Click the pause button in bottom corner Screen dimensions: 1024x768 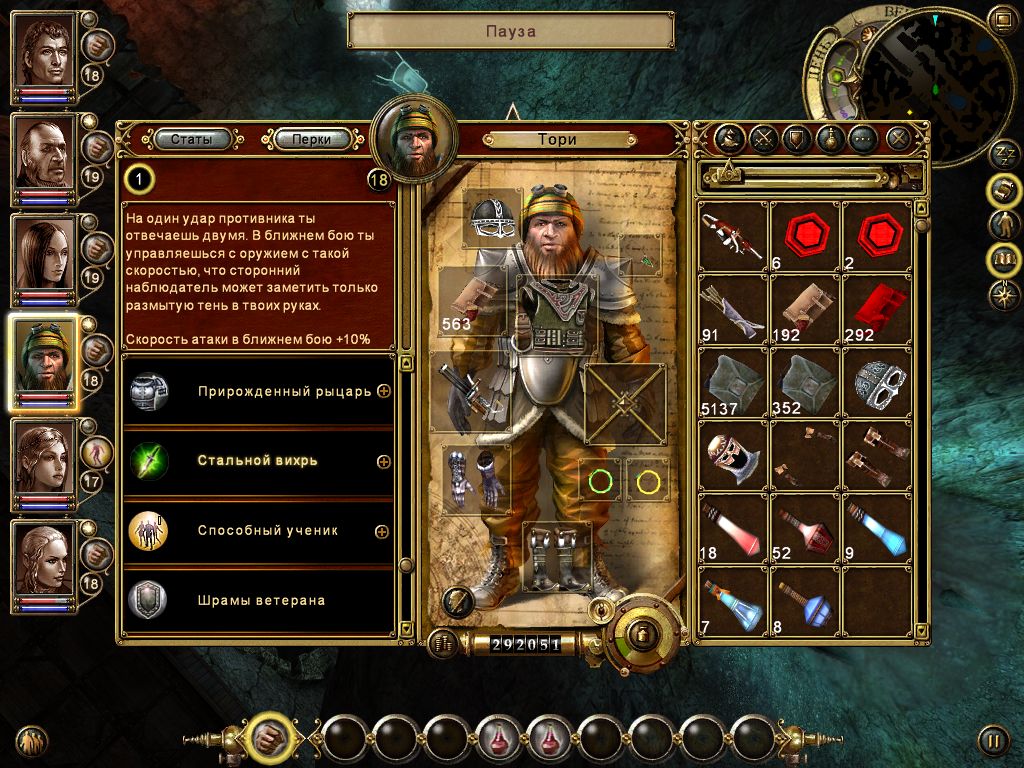click(x=992, y=741)
